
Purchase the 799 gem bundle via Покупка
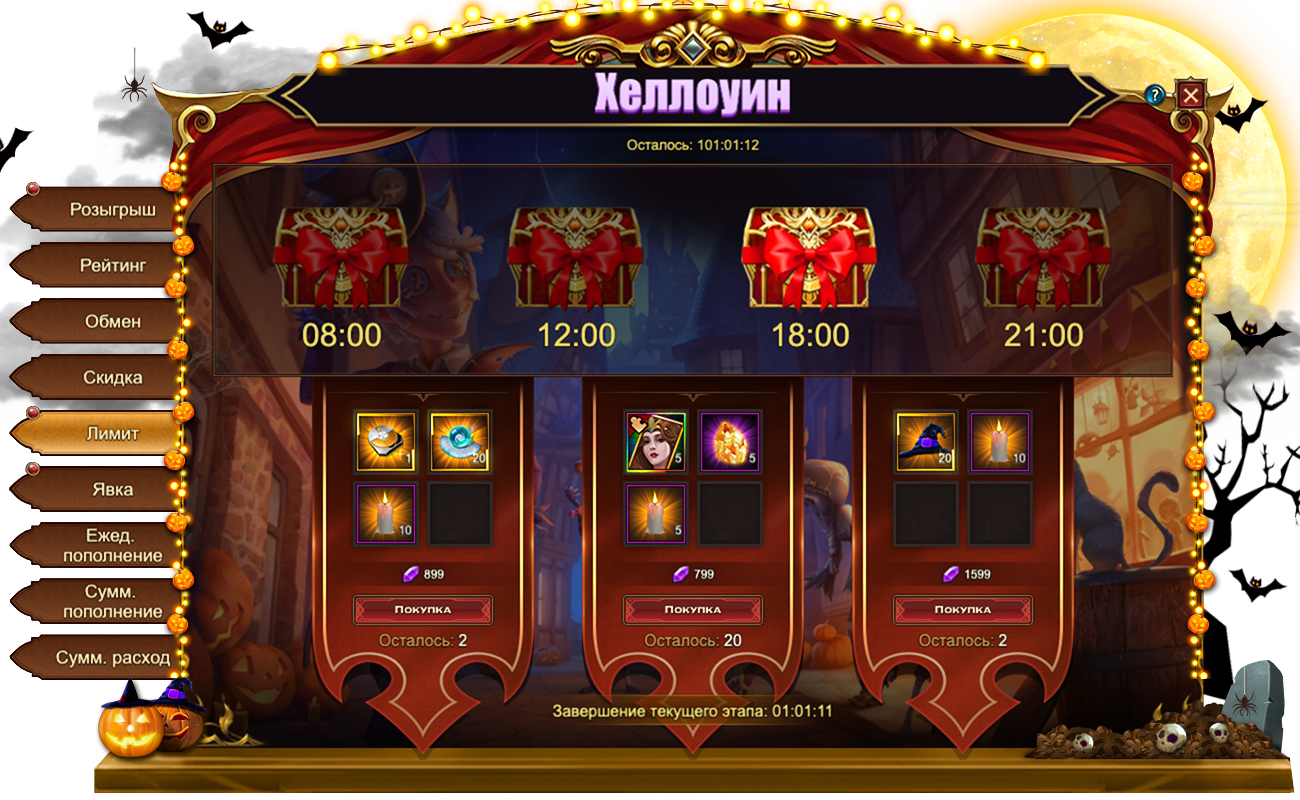693,609
